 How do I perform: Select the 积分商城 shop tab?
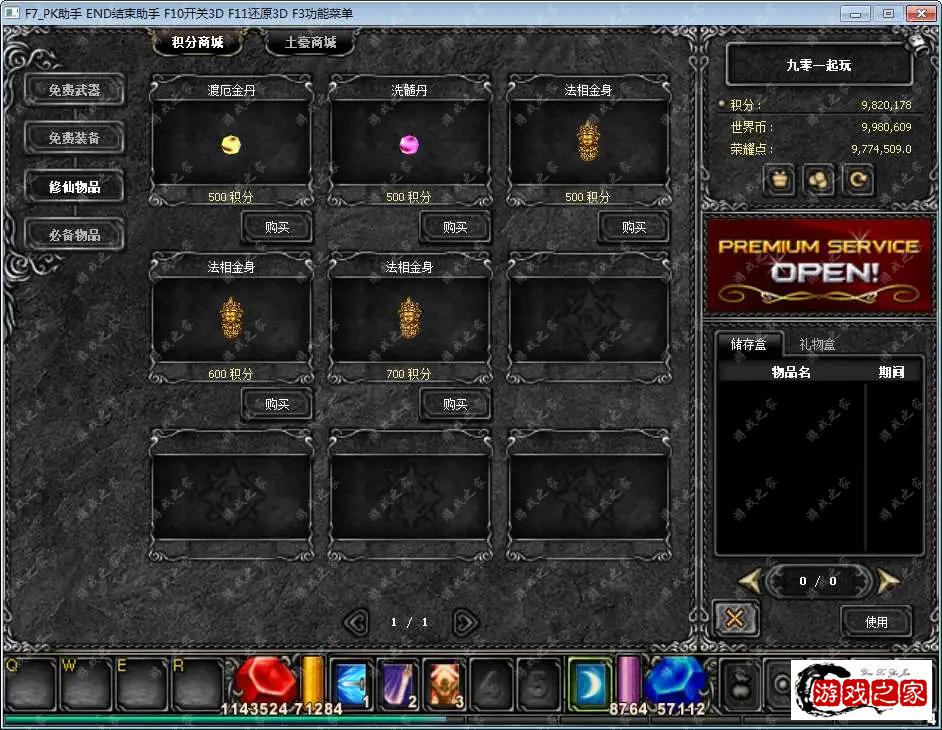pos(196,43)
